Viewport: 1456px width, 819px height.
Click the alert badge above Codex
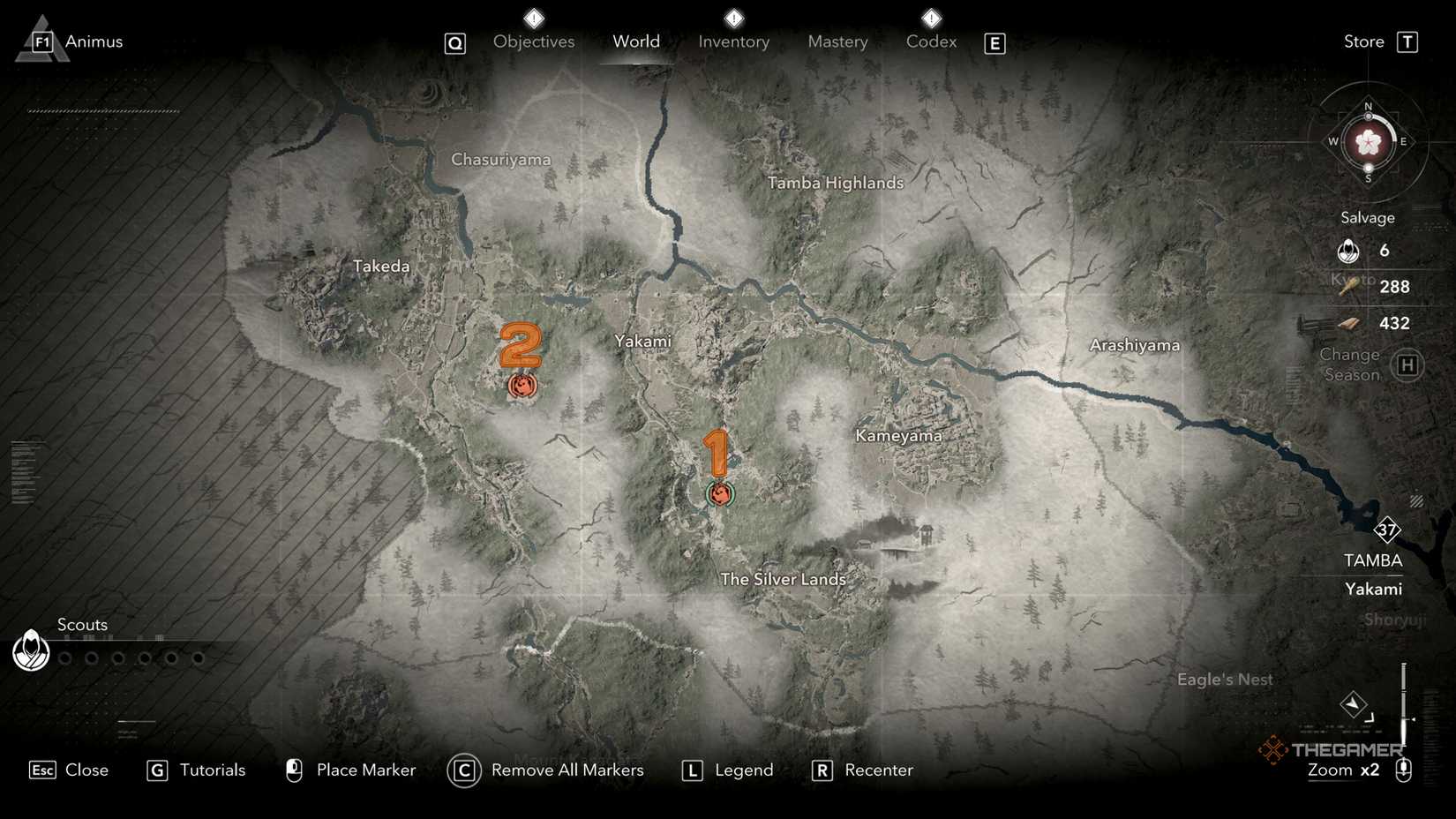[930, 17]
